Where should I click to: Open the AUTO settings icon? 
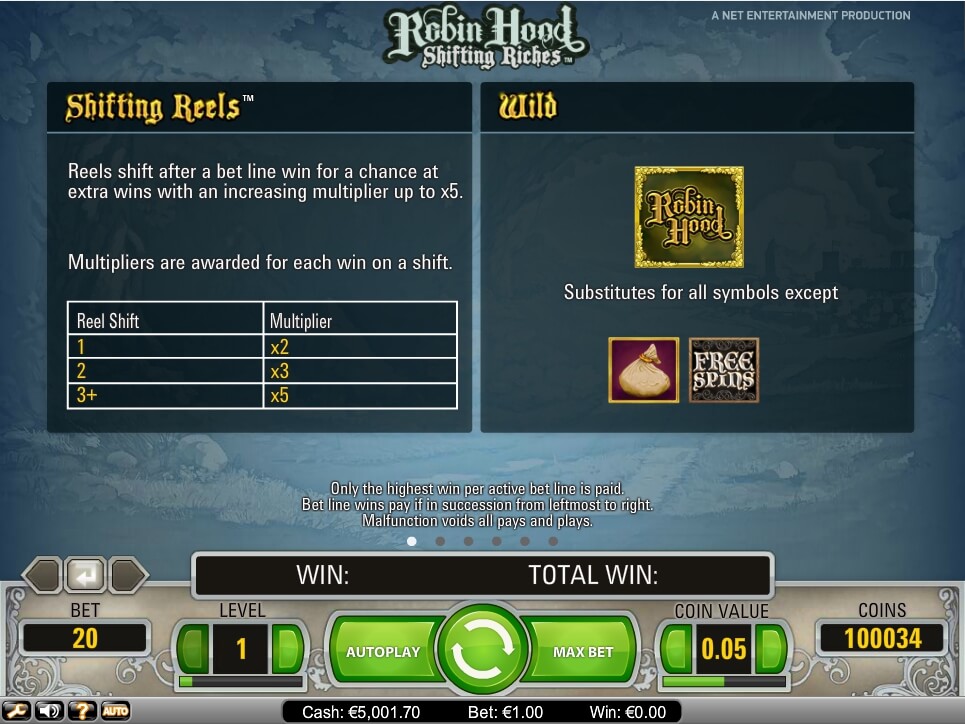(x=115, y=711)
